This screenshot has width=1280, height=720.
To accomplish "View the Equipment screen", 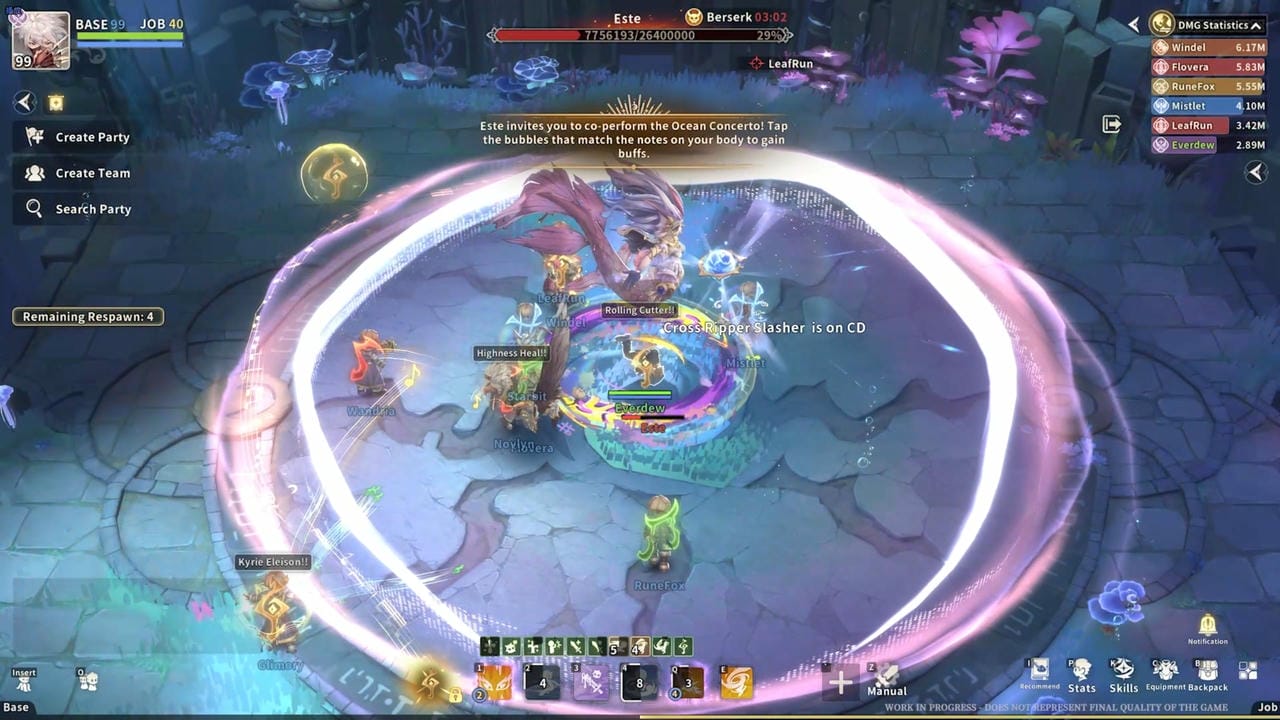I will coord(1165,674).
